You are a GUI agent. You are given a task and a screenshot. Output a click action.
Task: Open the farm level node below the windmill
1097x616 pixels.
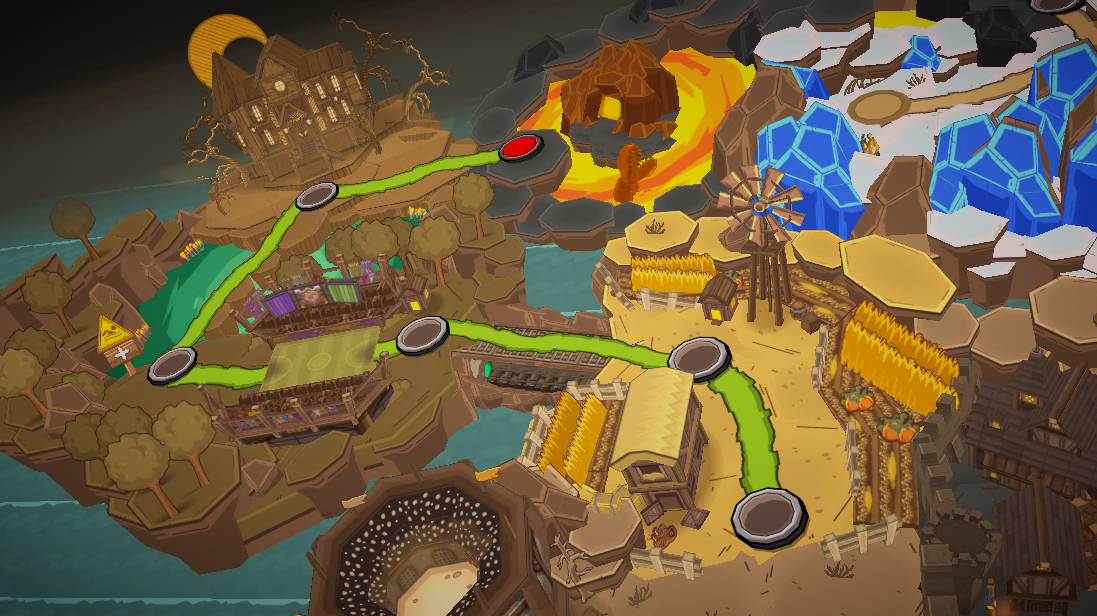[696, 357]
